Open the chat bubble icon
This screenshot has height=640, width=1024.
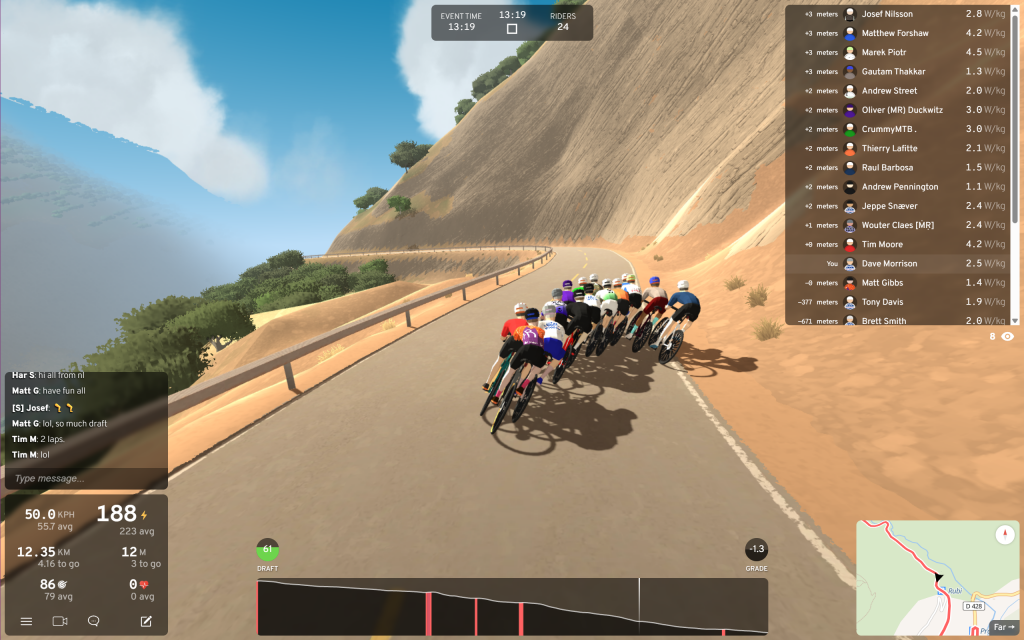pyautogui.click(x=93, y=621)
